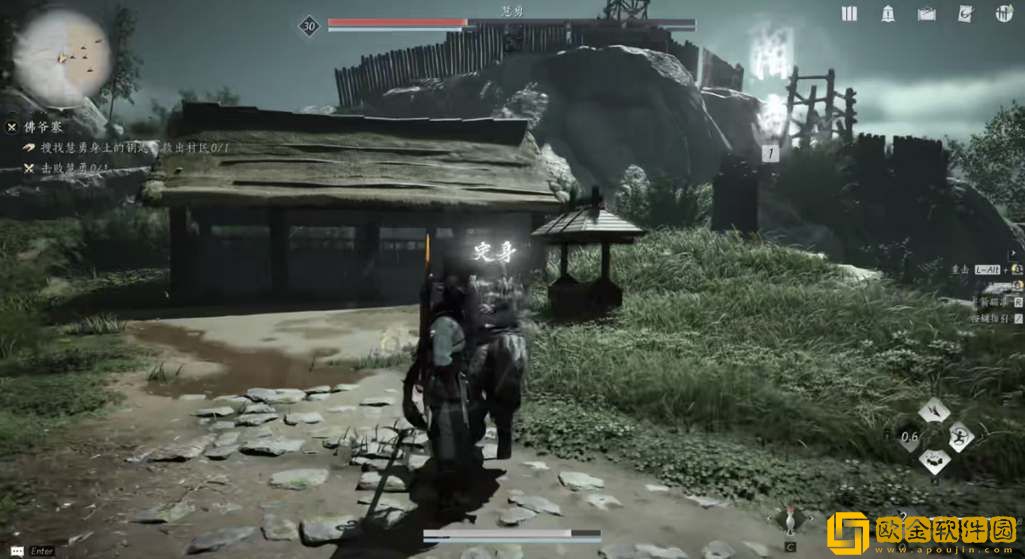Open the quest scroll icon

pyautogui.click(x=965, y=13)
